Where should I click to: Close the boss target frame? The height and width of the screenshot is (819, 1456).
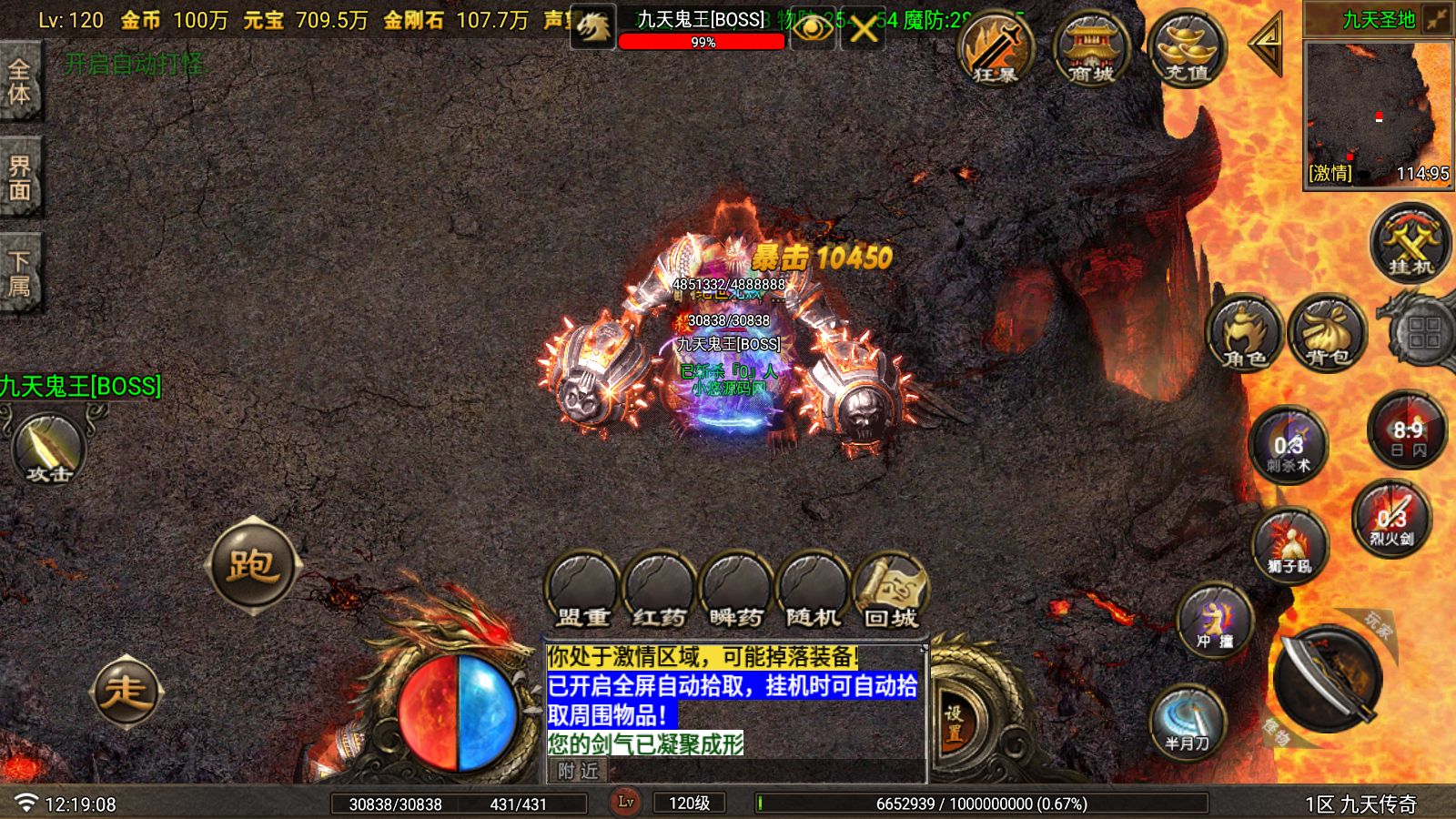click(x=863, y=29)
